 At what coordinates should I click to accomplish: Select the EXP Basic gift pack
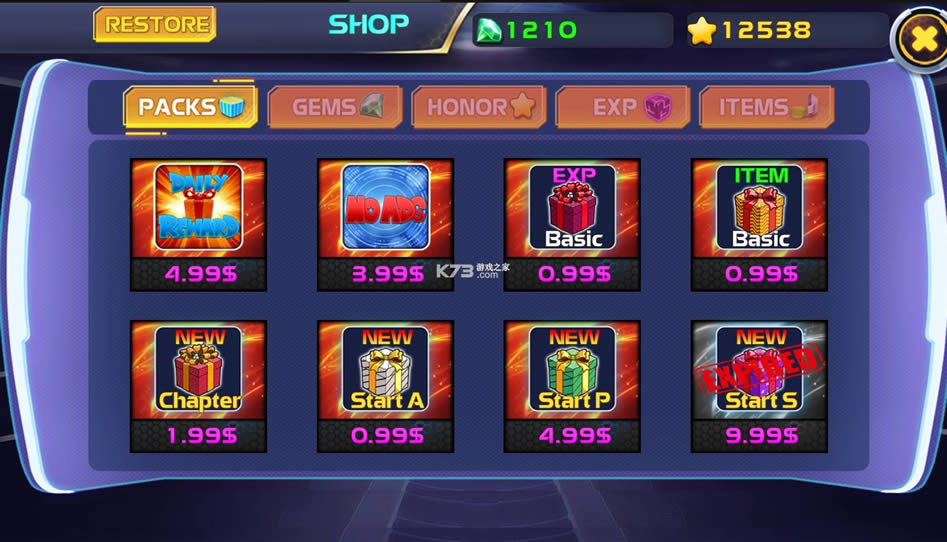(572, 224)
